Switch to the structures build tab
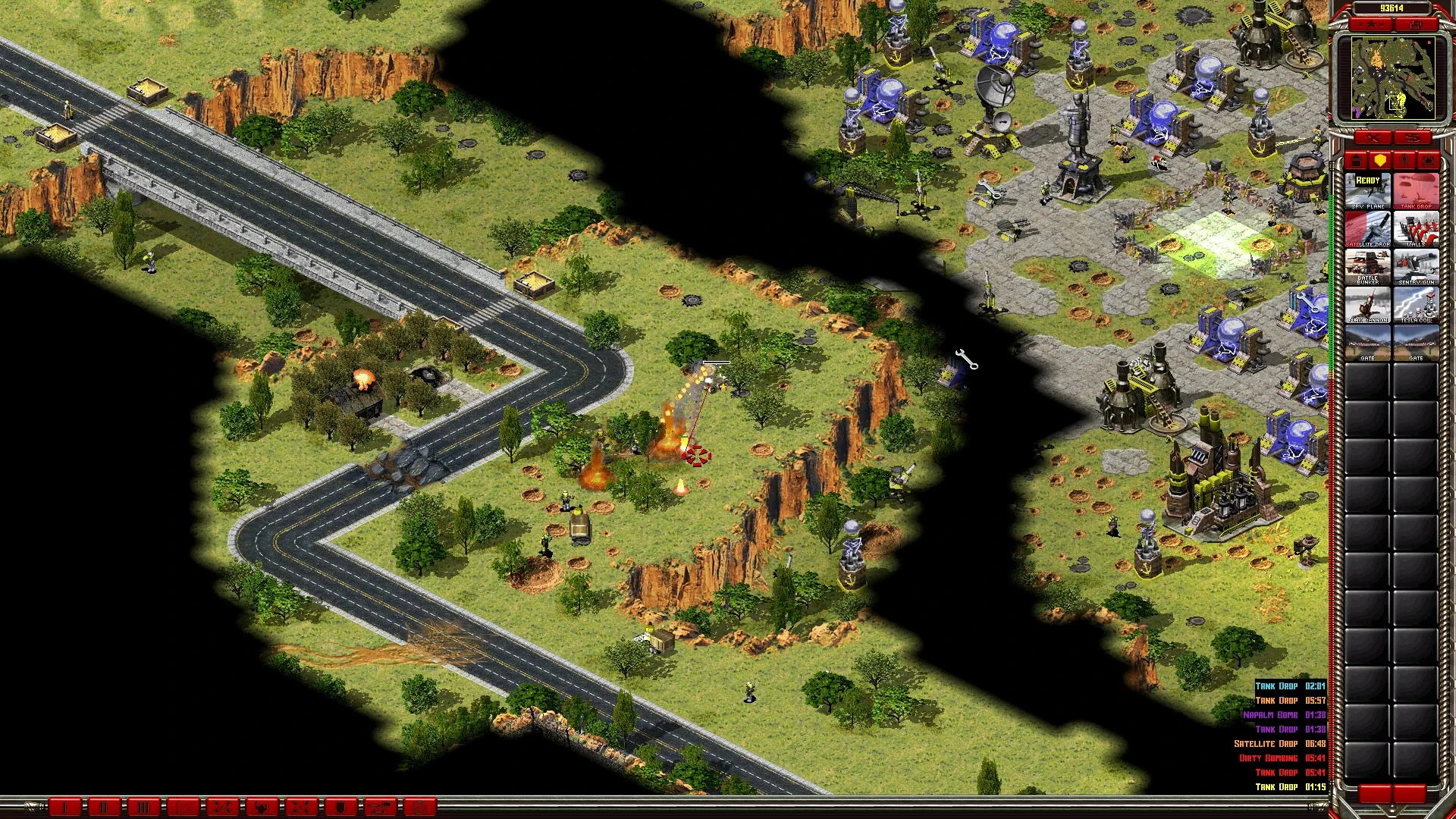 coord(1356,161)
